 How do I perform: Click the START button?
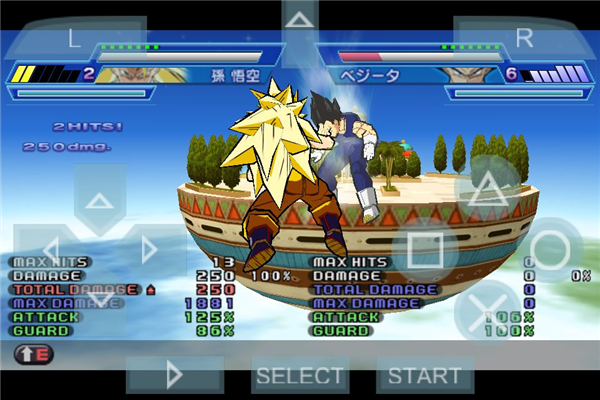pos(425,376)
